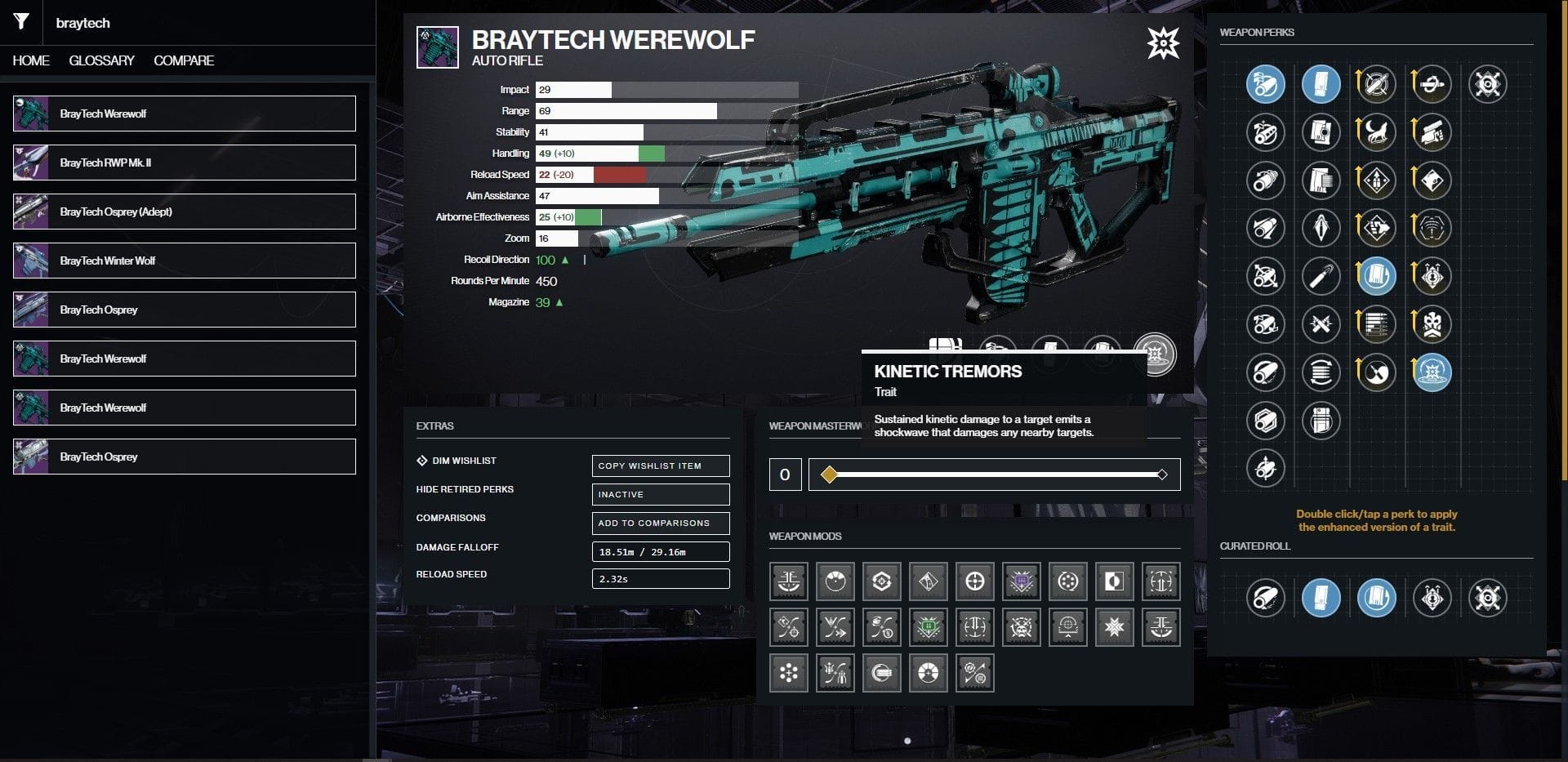Click the masterwork burst icon beside weapon name
Viewport: 1568px width, 762px height.
(x=1163, y=44)
